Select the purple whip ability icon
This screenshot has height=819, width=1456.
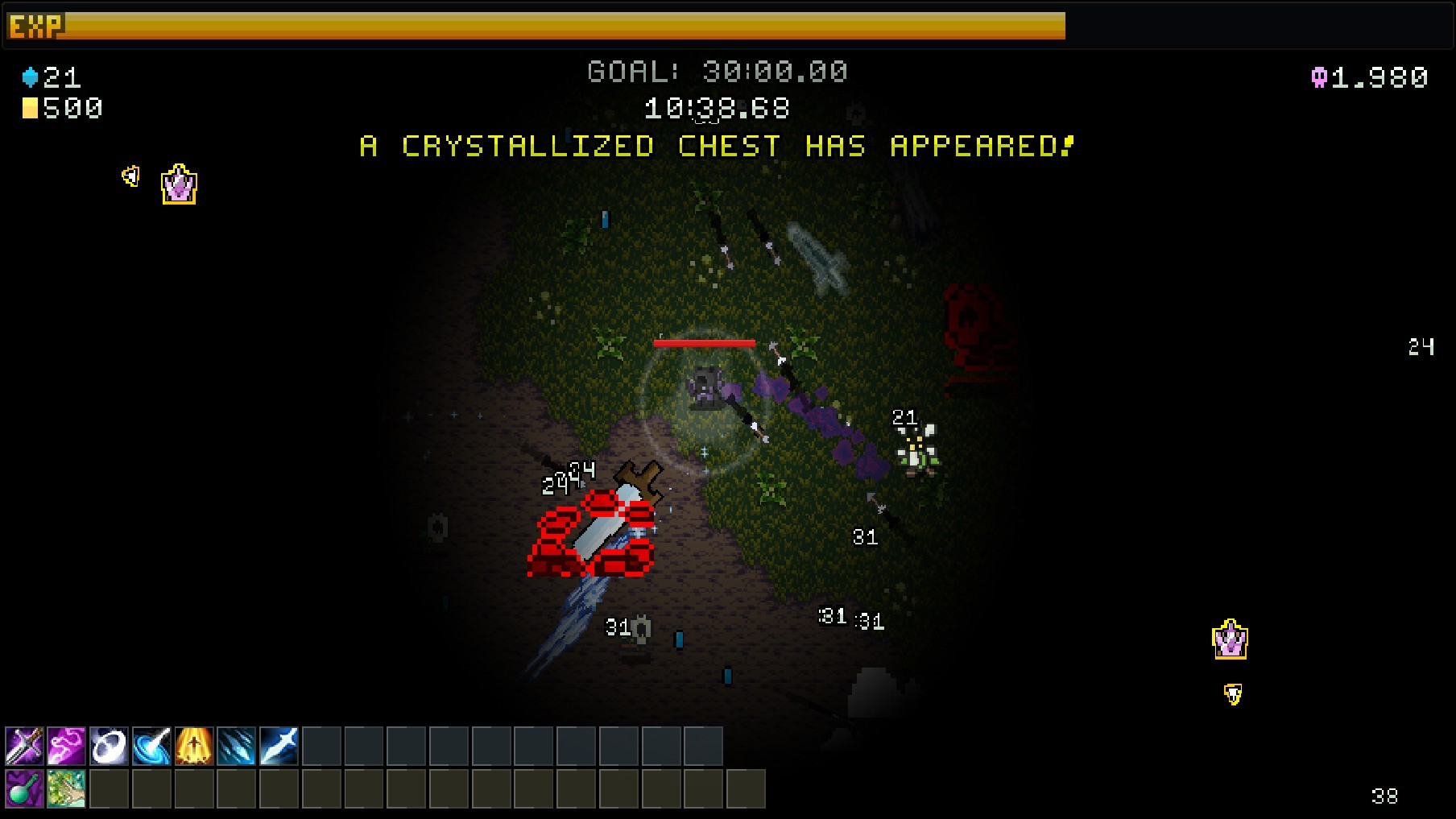click(68, 745)
